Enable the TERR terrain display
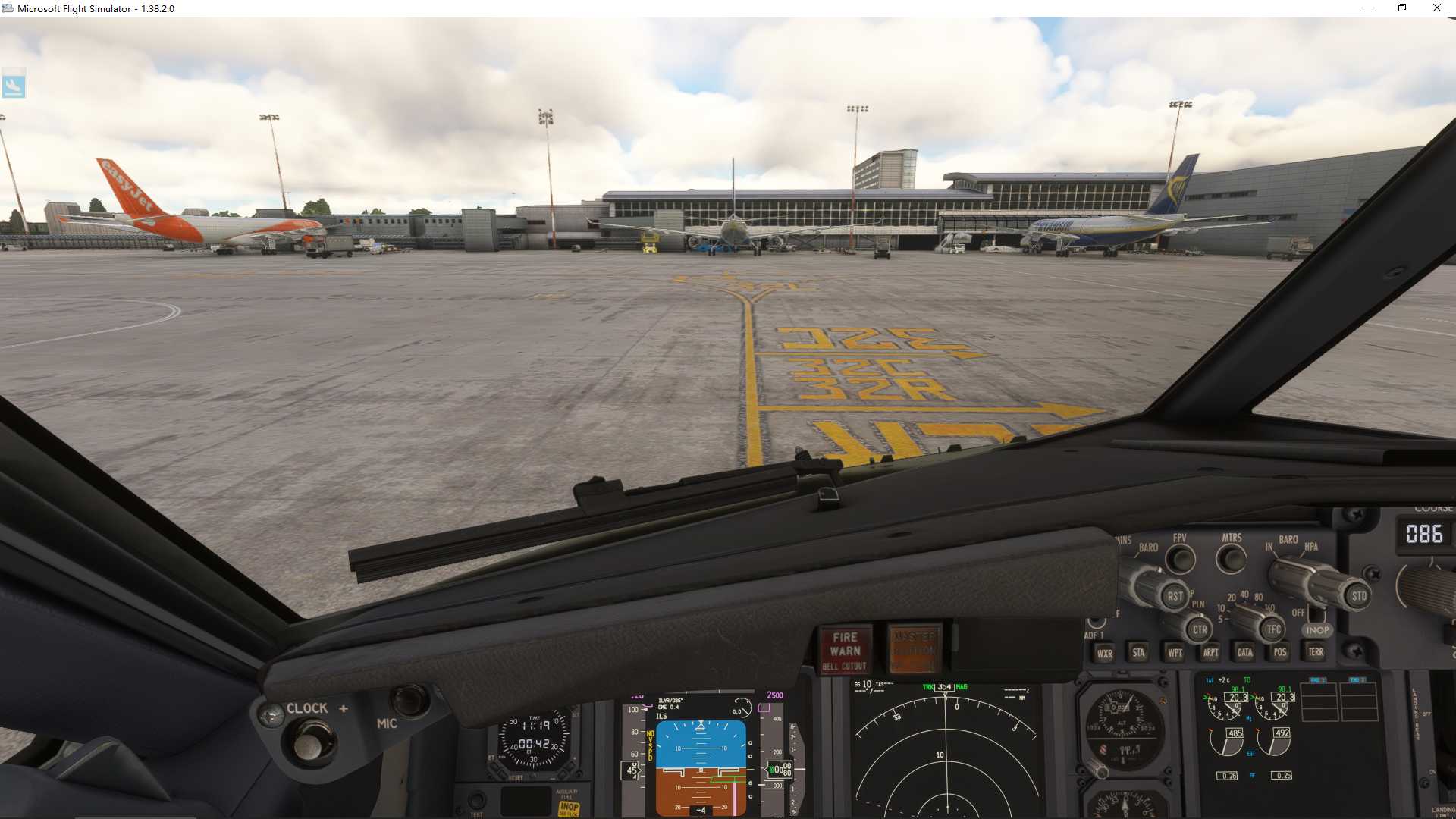Viewport: 1456px width, 819px height. 1316,652
